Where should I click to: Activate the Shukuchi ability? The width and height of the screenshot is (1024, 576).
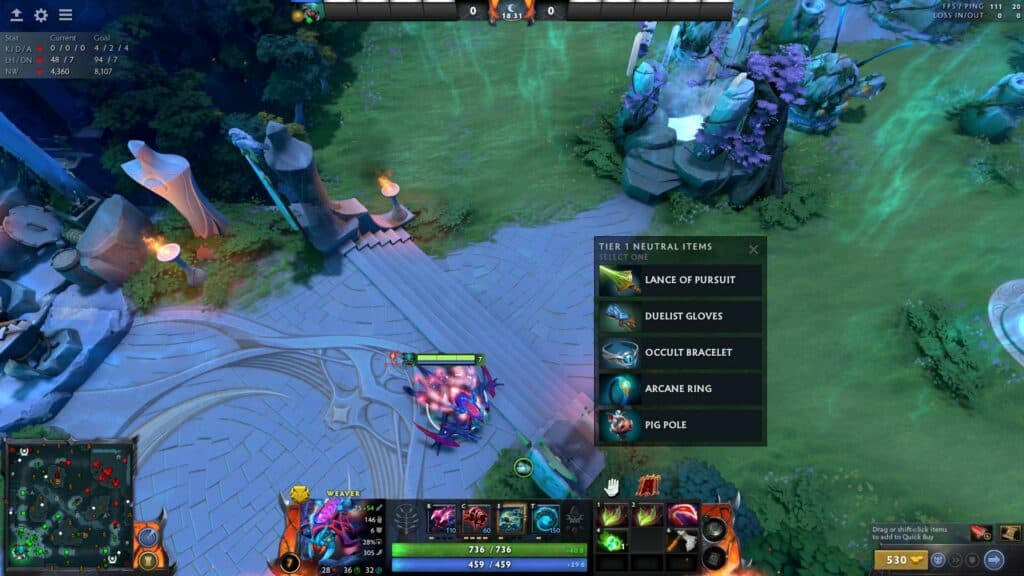pos(476,518)
